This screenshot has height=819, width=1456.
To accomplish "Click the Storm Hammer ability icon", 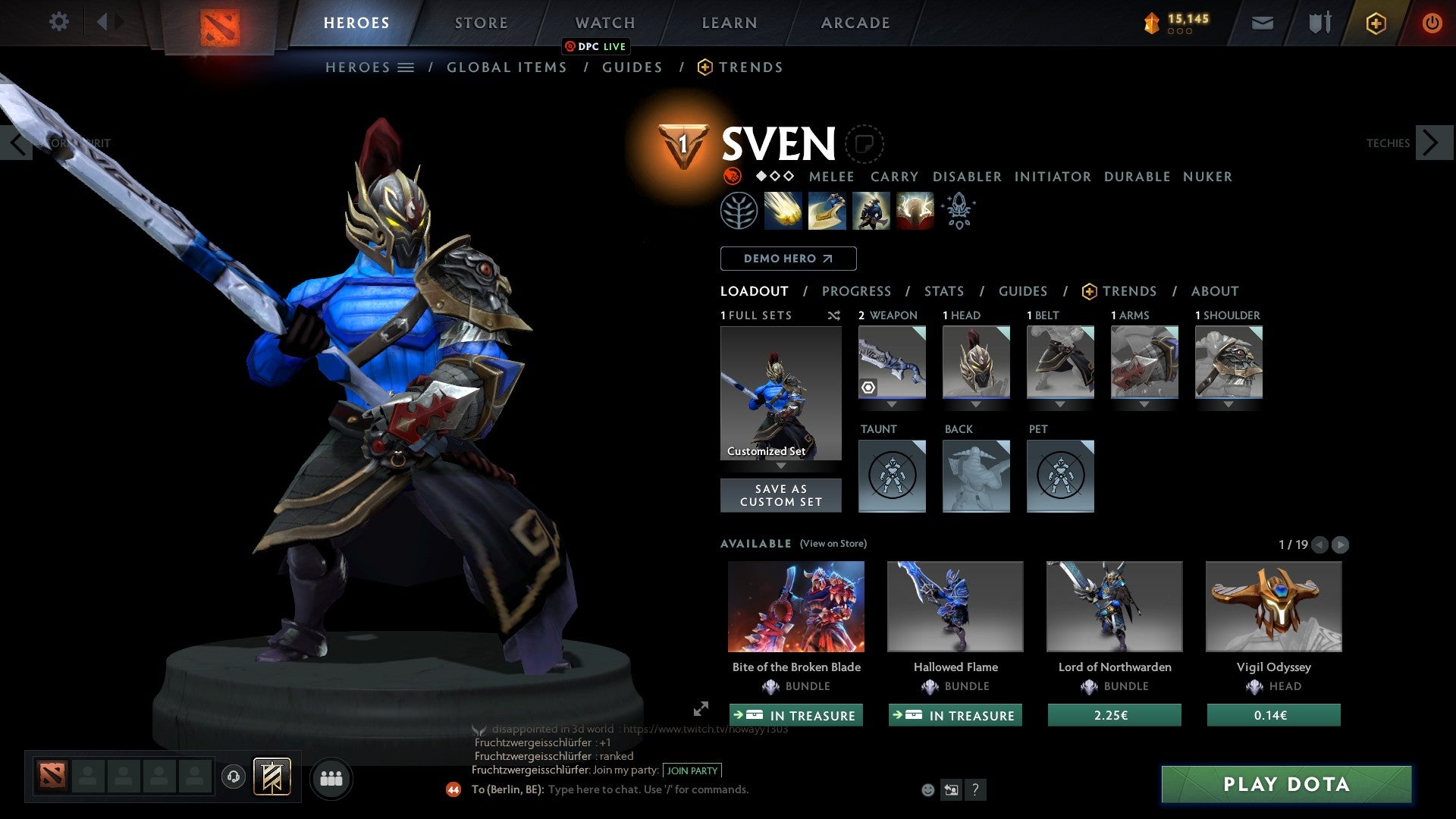I will click(x=783, y=211).
